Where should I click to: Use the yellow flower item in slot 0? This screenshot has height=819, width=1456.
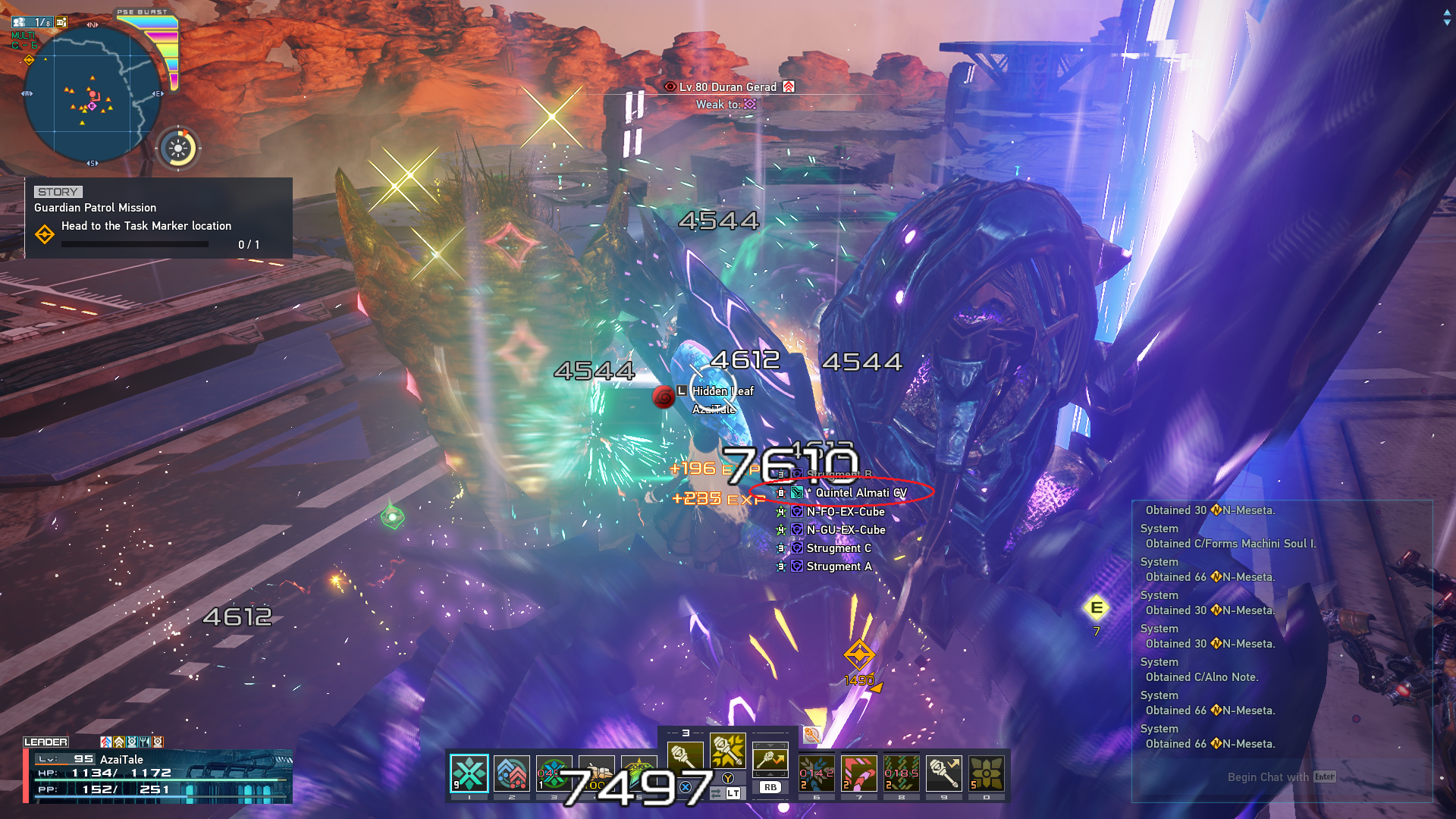(987, 773)
